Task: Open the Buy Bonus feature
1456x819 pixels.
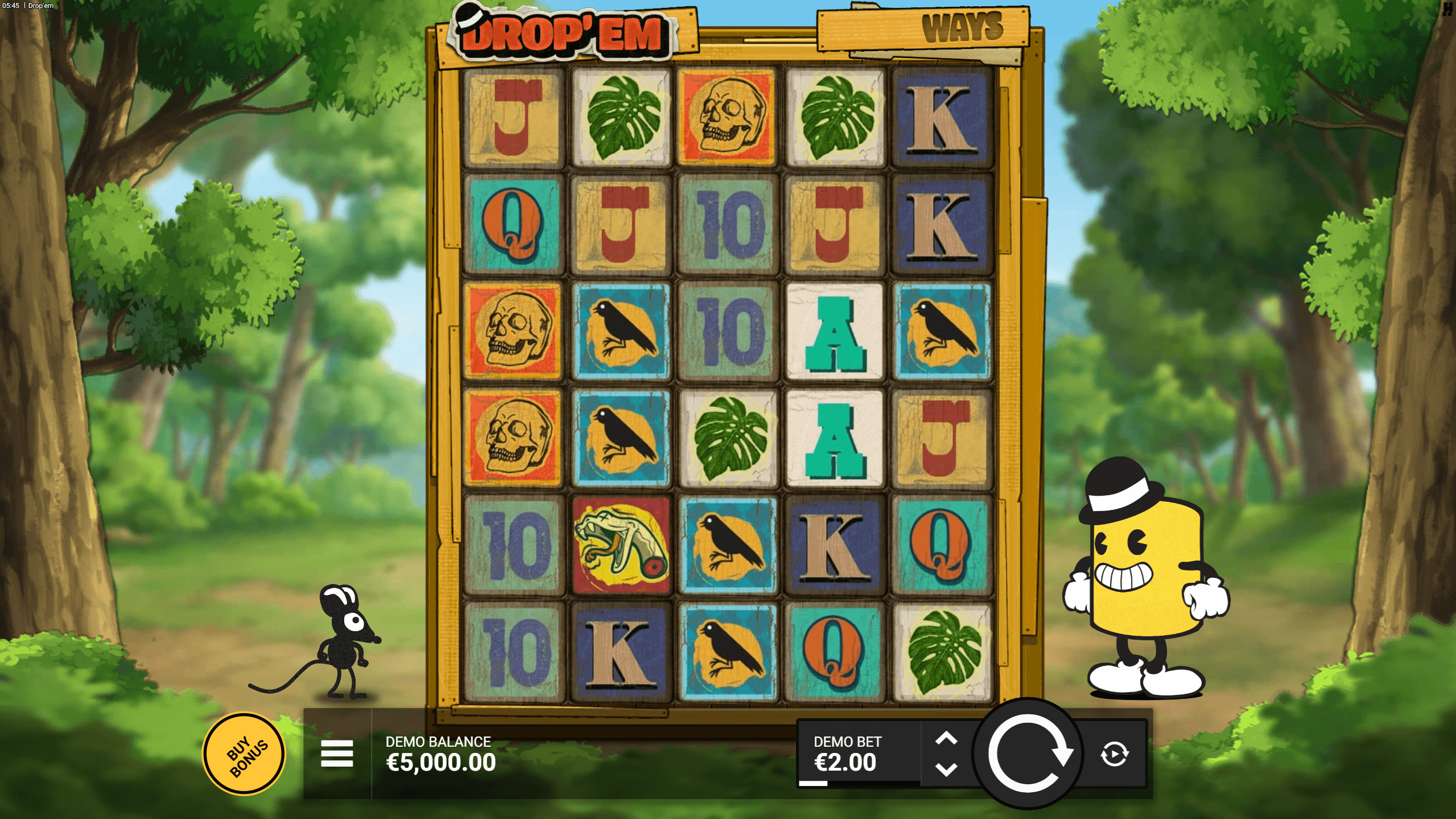Action: (244, 754)
